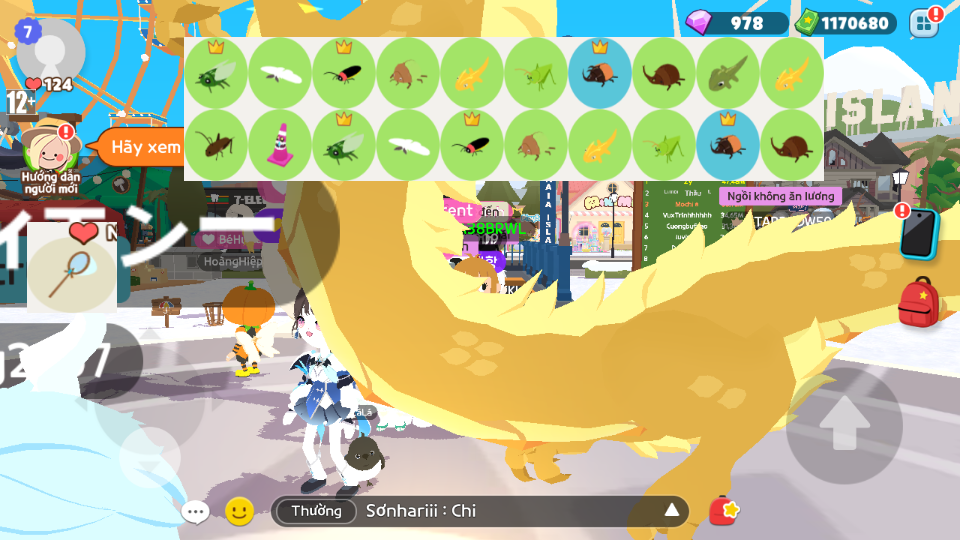The image size is (960, 540).
Task: Tap the jump arrow button
Action: click(844, 426)
